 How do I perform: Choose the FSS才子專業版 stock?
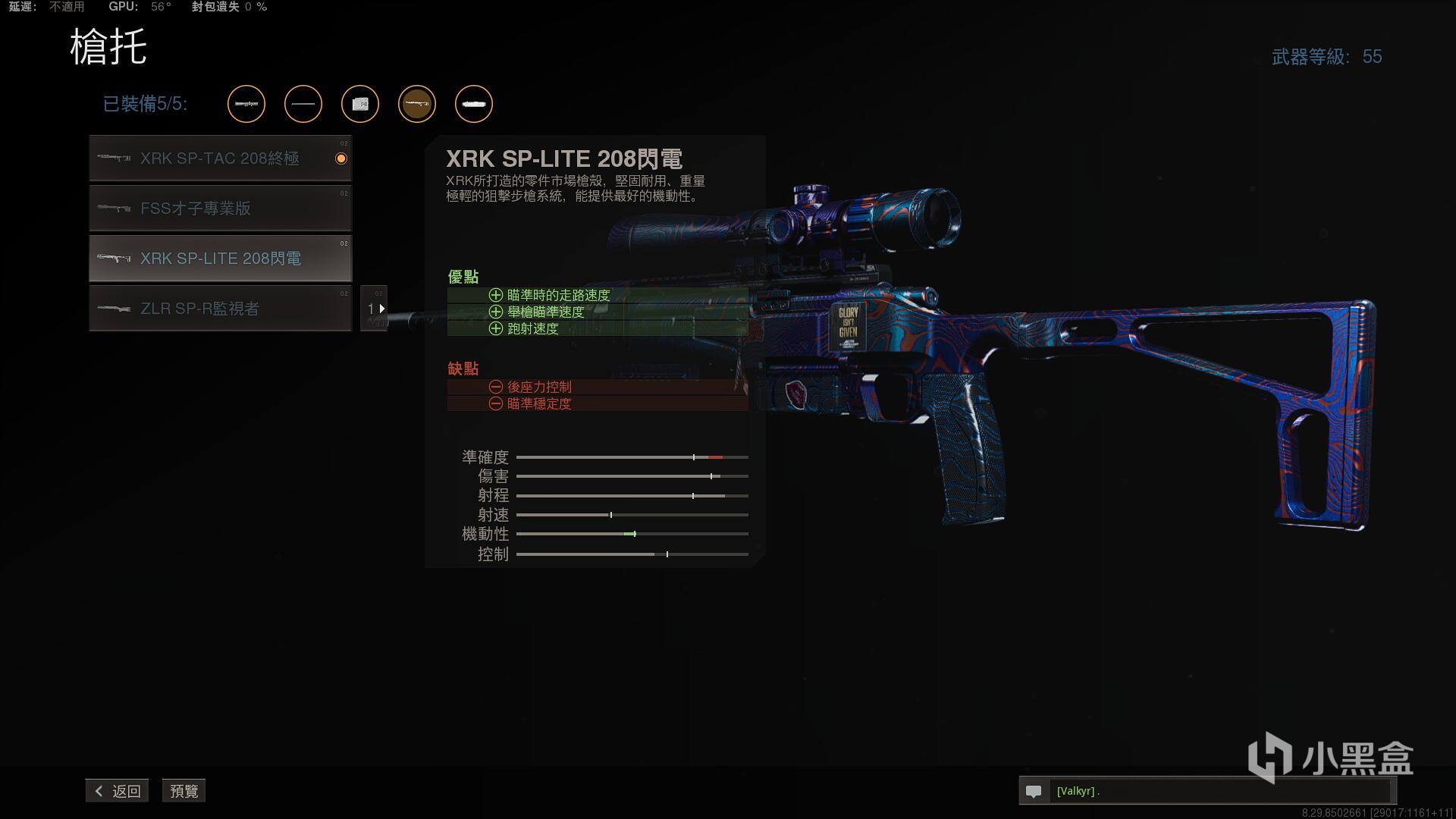pyautogui.click(x=220, y=209)
